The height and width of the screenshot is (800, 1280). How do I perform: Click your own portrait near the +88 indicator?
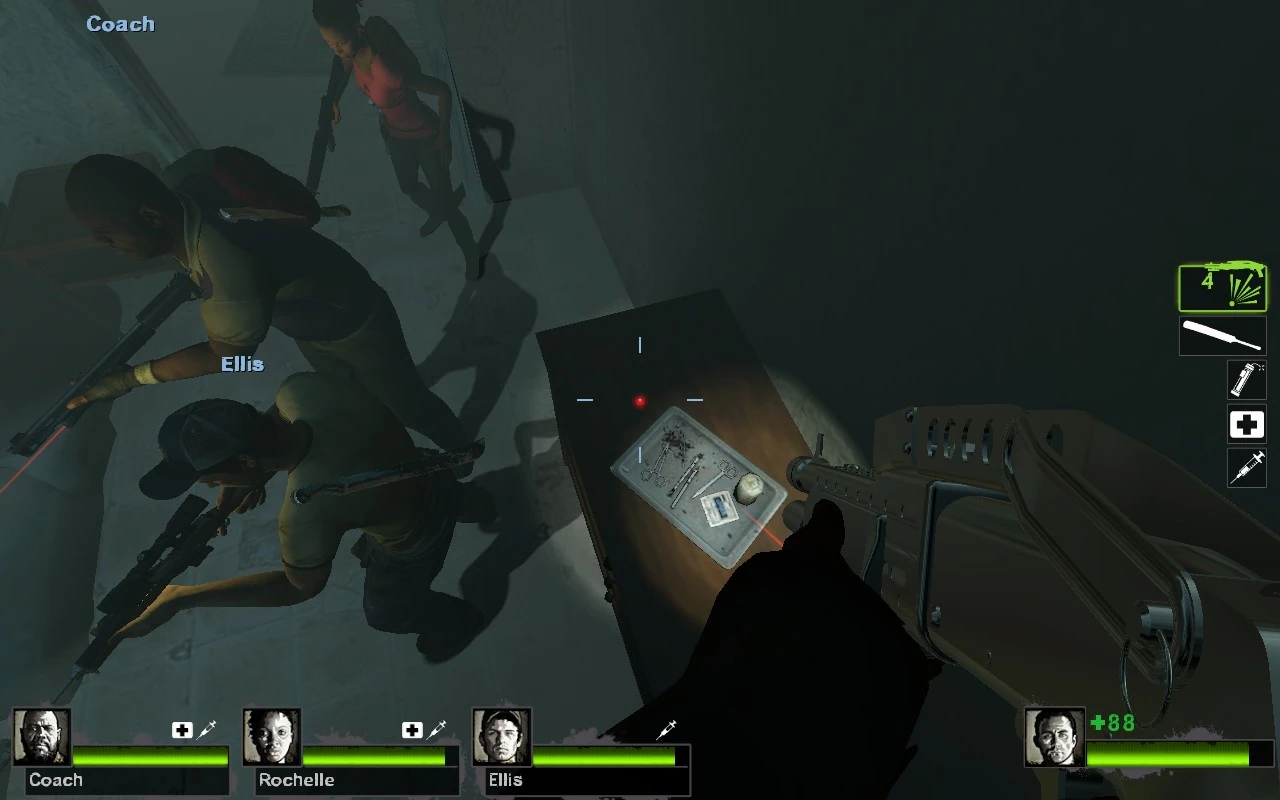pos(1055,737)
